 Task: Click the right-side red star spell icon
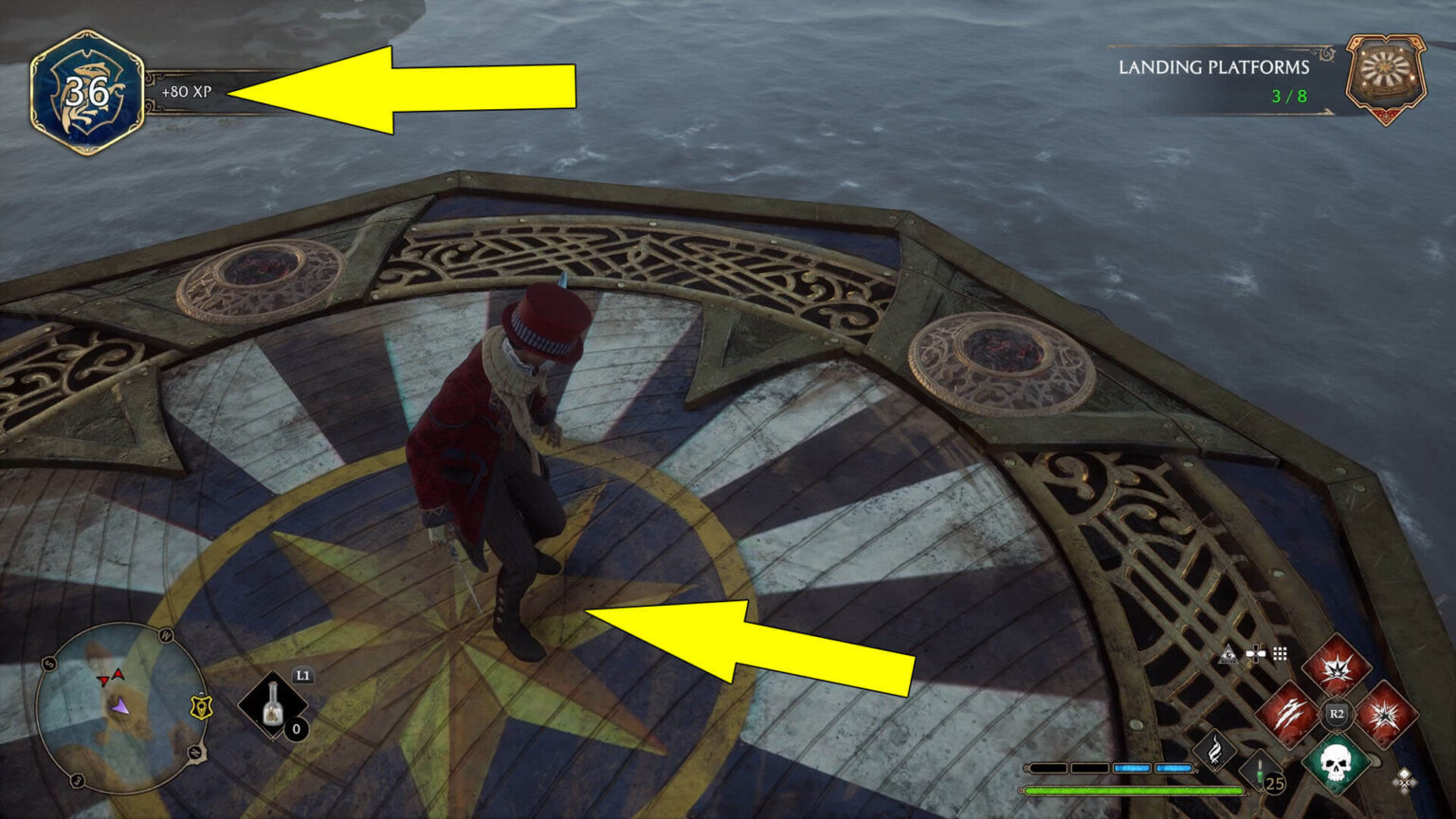tap(1385, 714)
